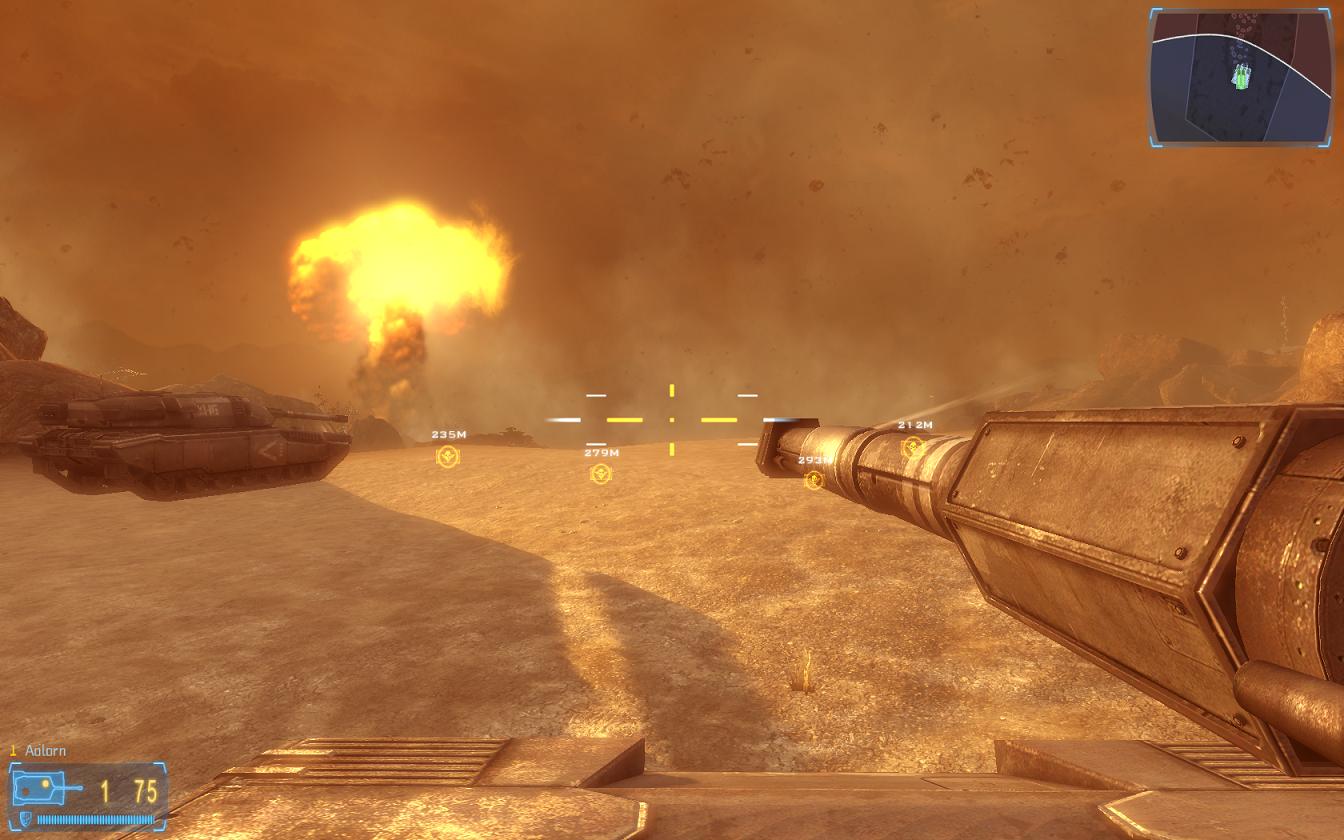Click the minimap in the corner

(1240, 77)
